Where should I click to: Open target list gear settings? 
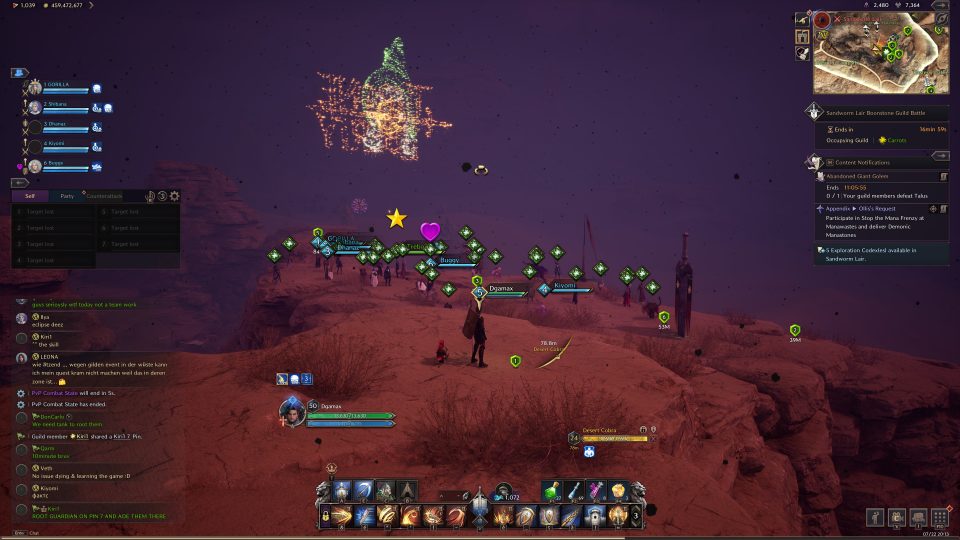[x=174, y=196]
